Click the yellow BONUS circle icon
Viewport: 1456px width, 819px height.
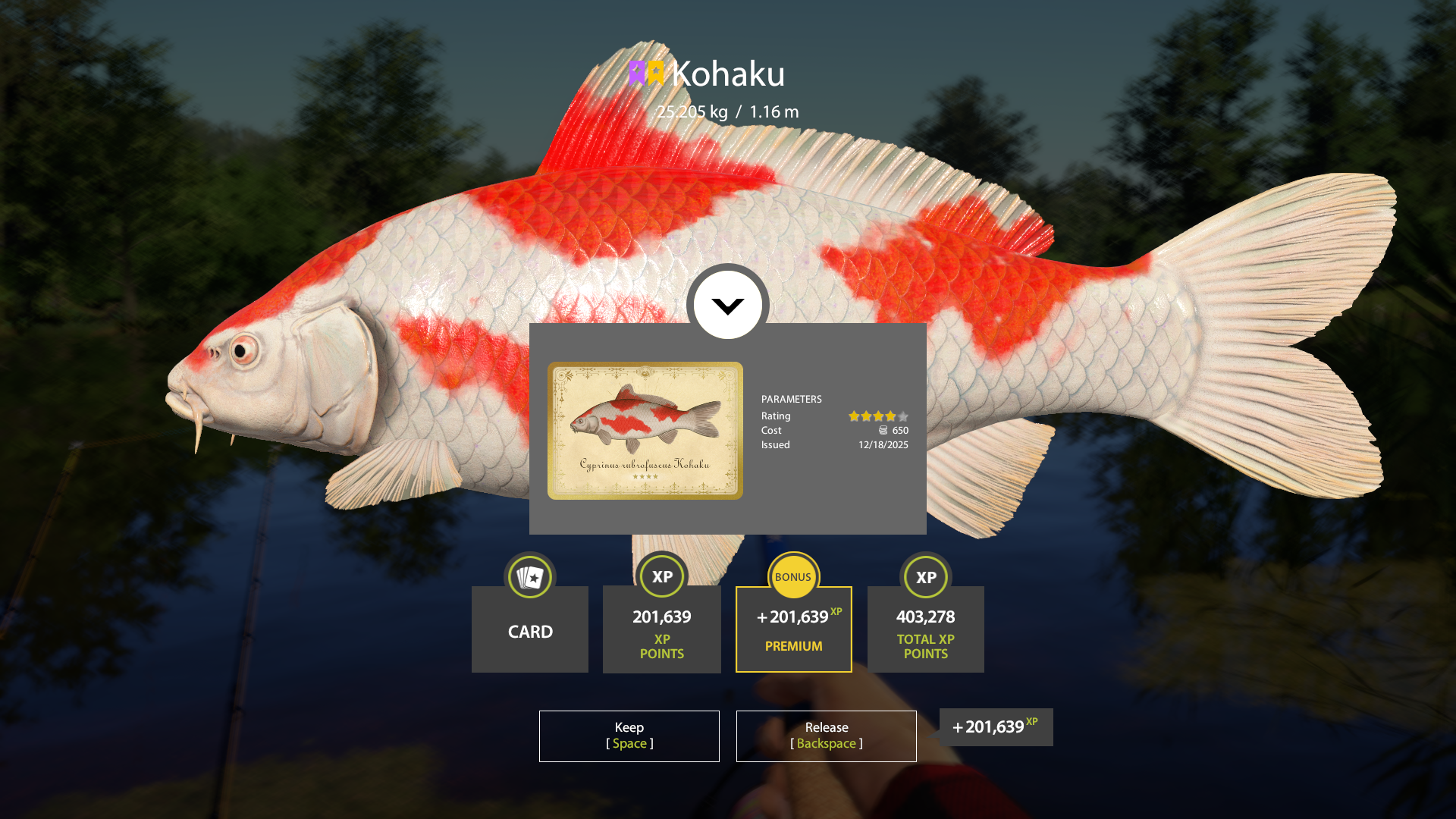coord(793,576)
